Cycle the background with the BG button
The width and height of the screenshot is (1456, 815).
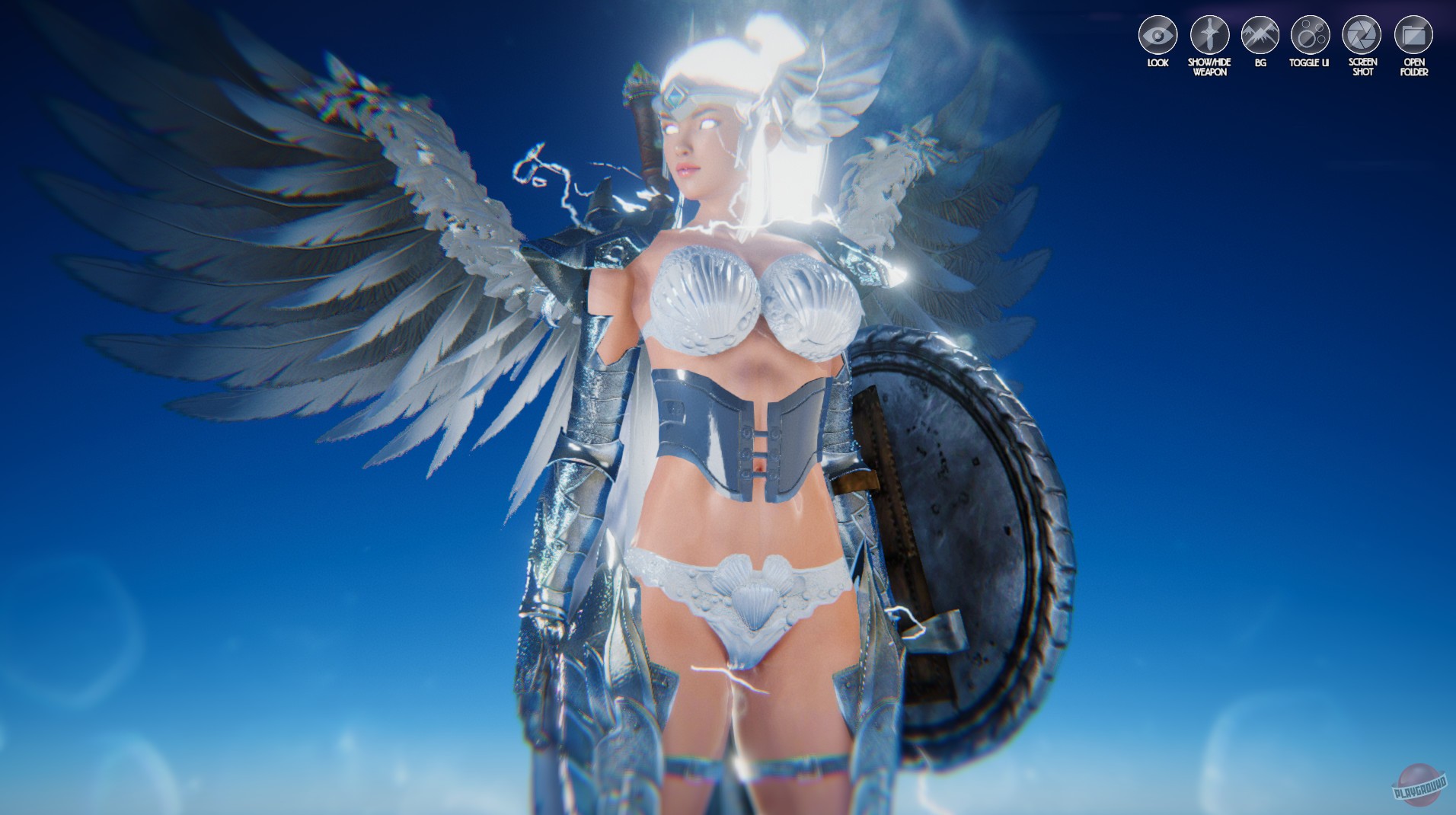[x=1260, y=34]
